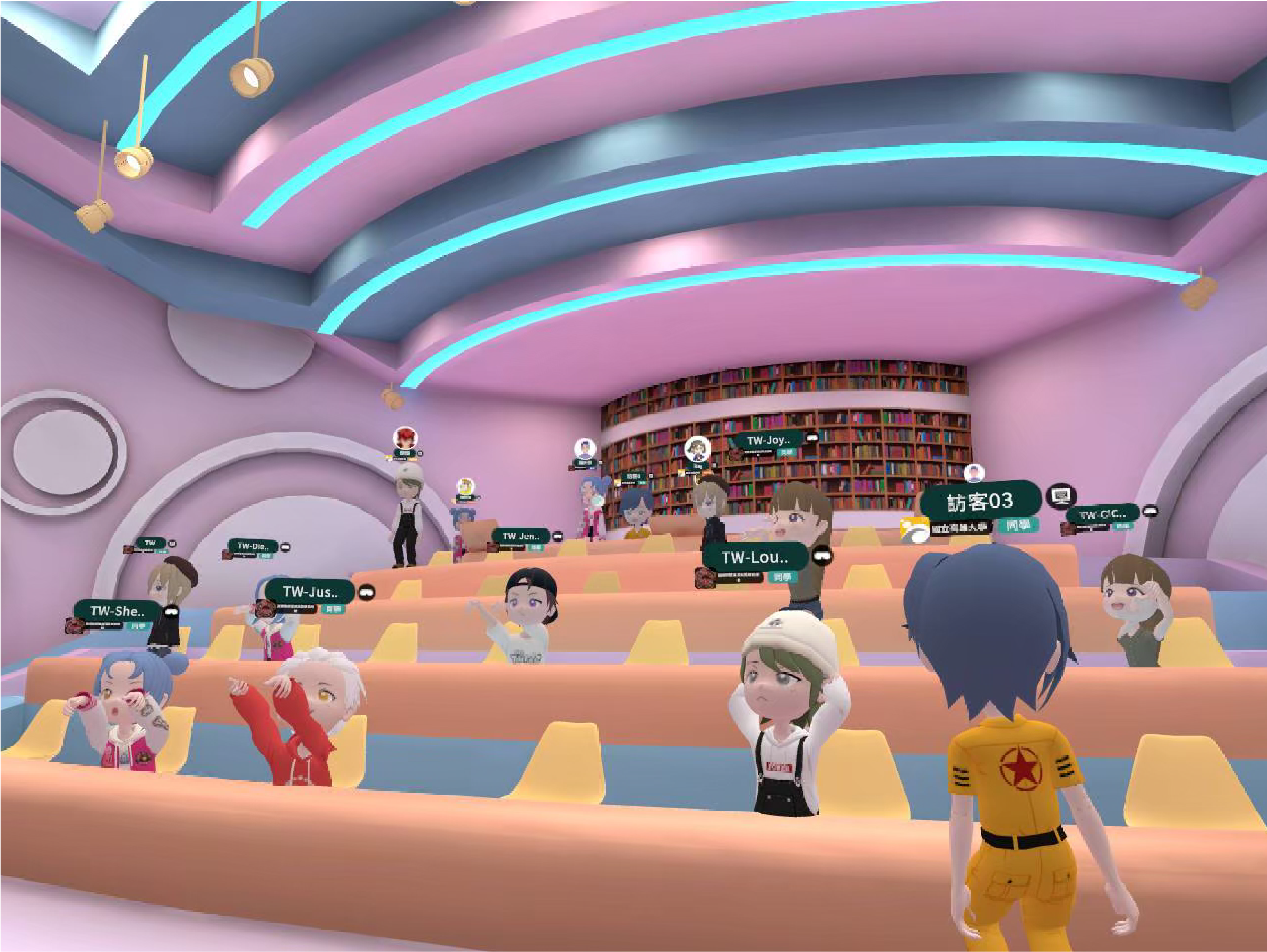This screenshot has width=1267, height=952.
Task: Click the 國立高雄大學 logo badge
Action: coord(914,530)
